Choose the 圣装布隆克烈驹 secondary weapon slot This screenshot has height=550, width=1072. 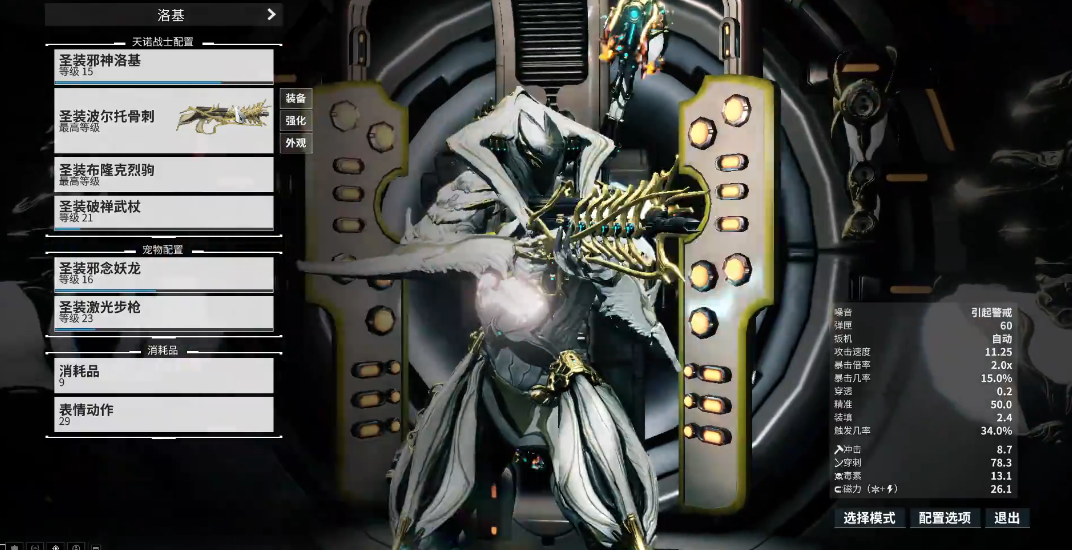[164, 174]
